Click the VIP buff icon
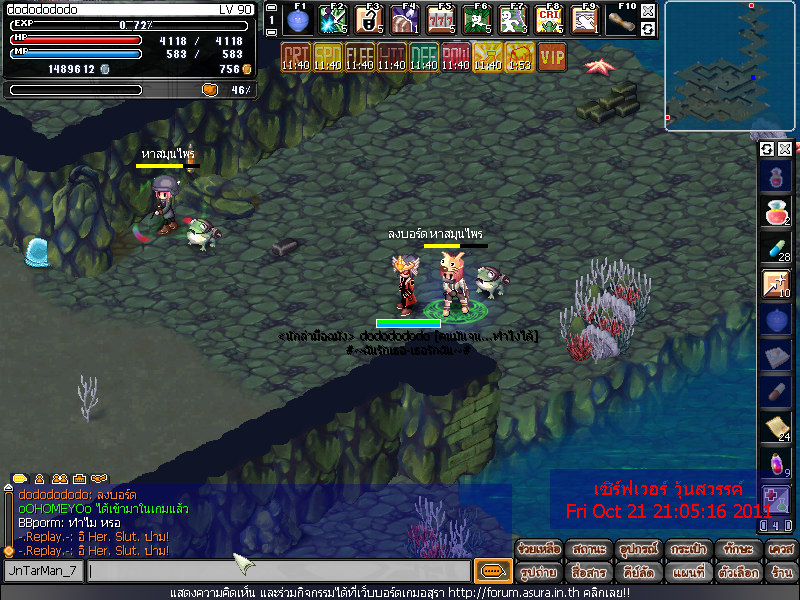 click(552, 56)
